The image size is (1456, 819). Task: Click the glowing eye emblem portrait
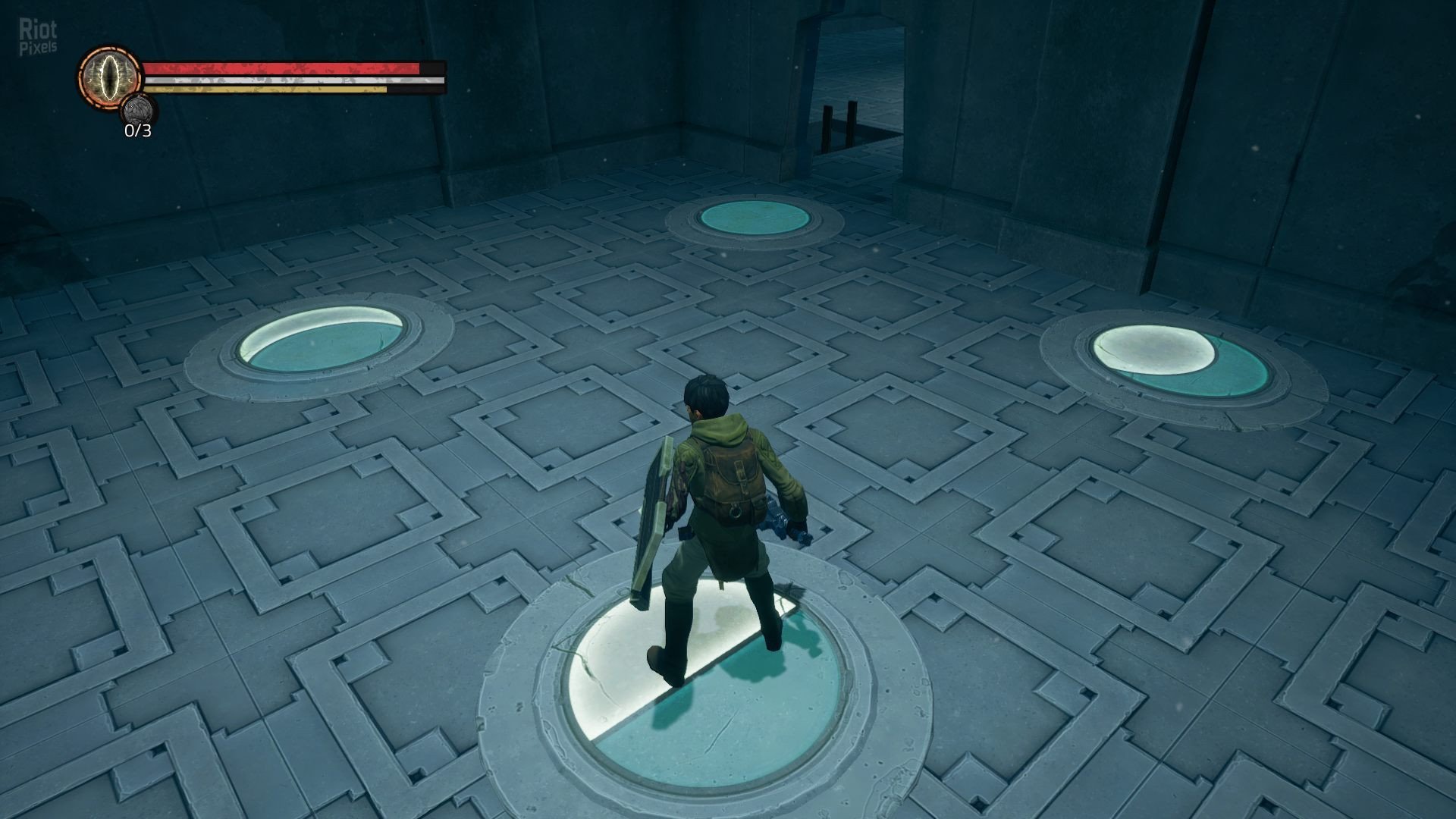click(x=109, y=76)
